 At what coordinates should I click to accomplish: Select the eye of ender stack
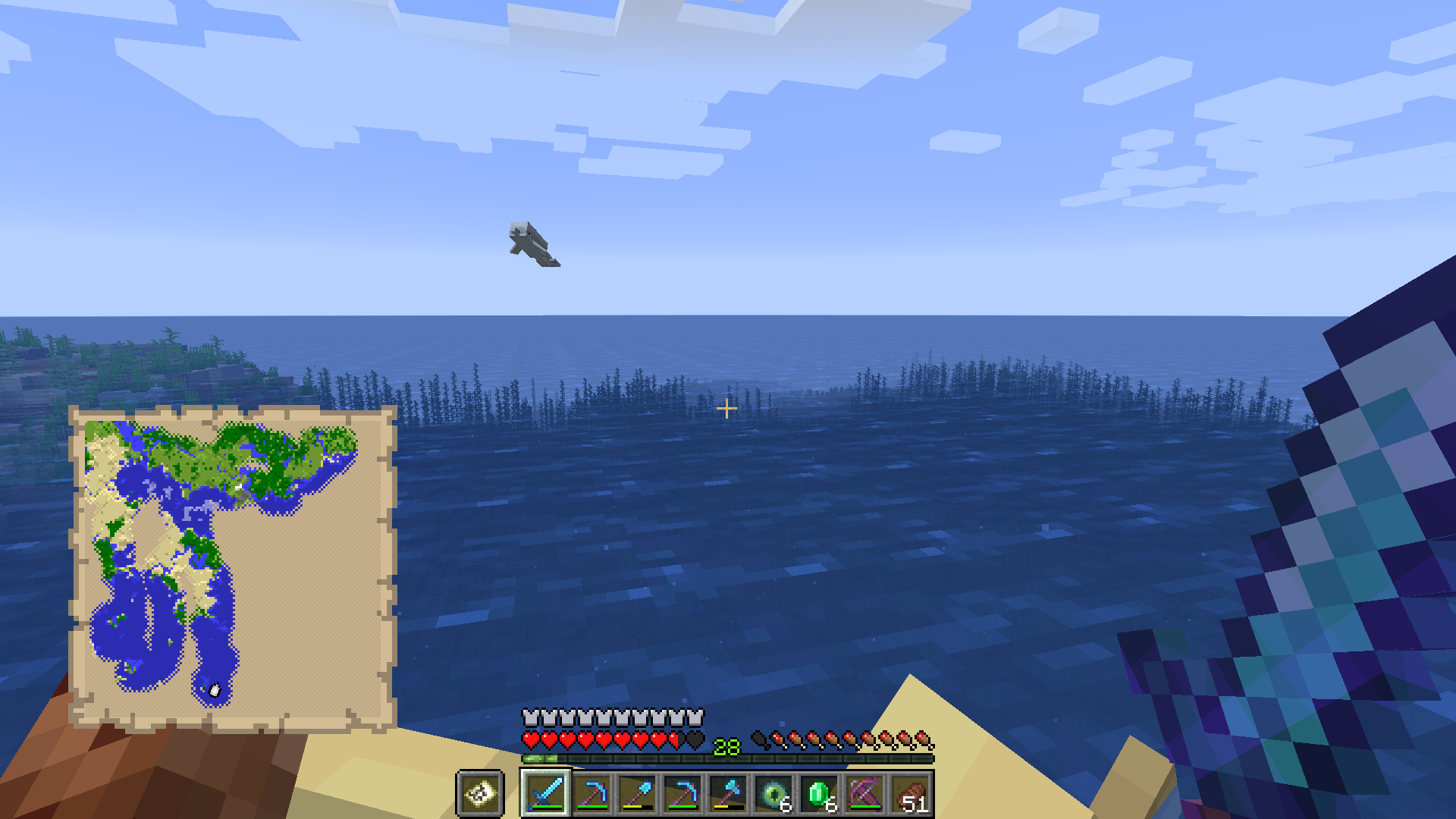click(x=773, y=793)
